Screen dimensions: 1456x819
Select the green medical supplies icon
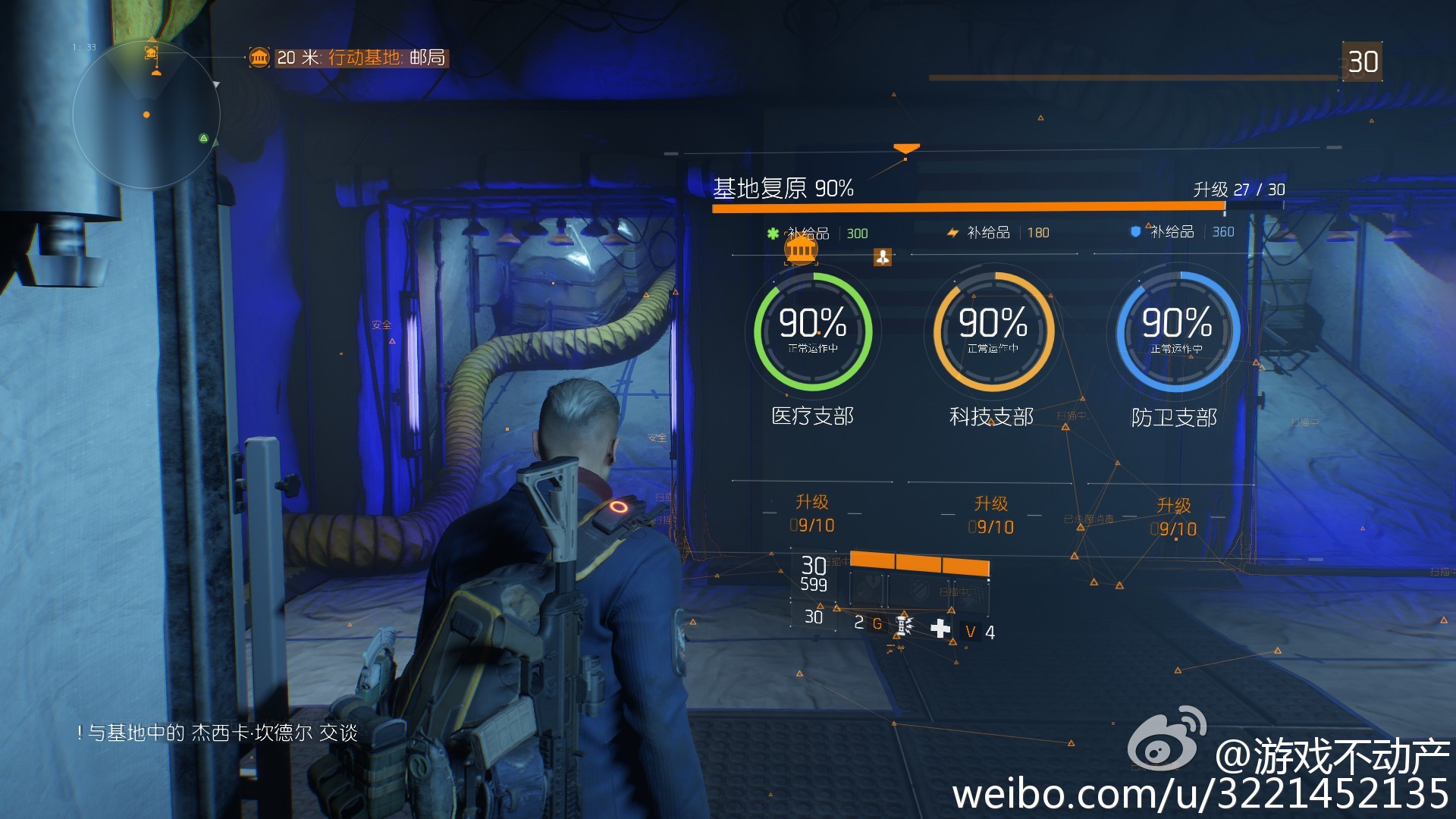[x=773, y=232]
